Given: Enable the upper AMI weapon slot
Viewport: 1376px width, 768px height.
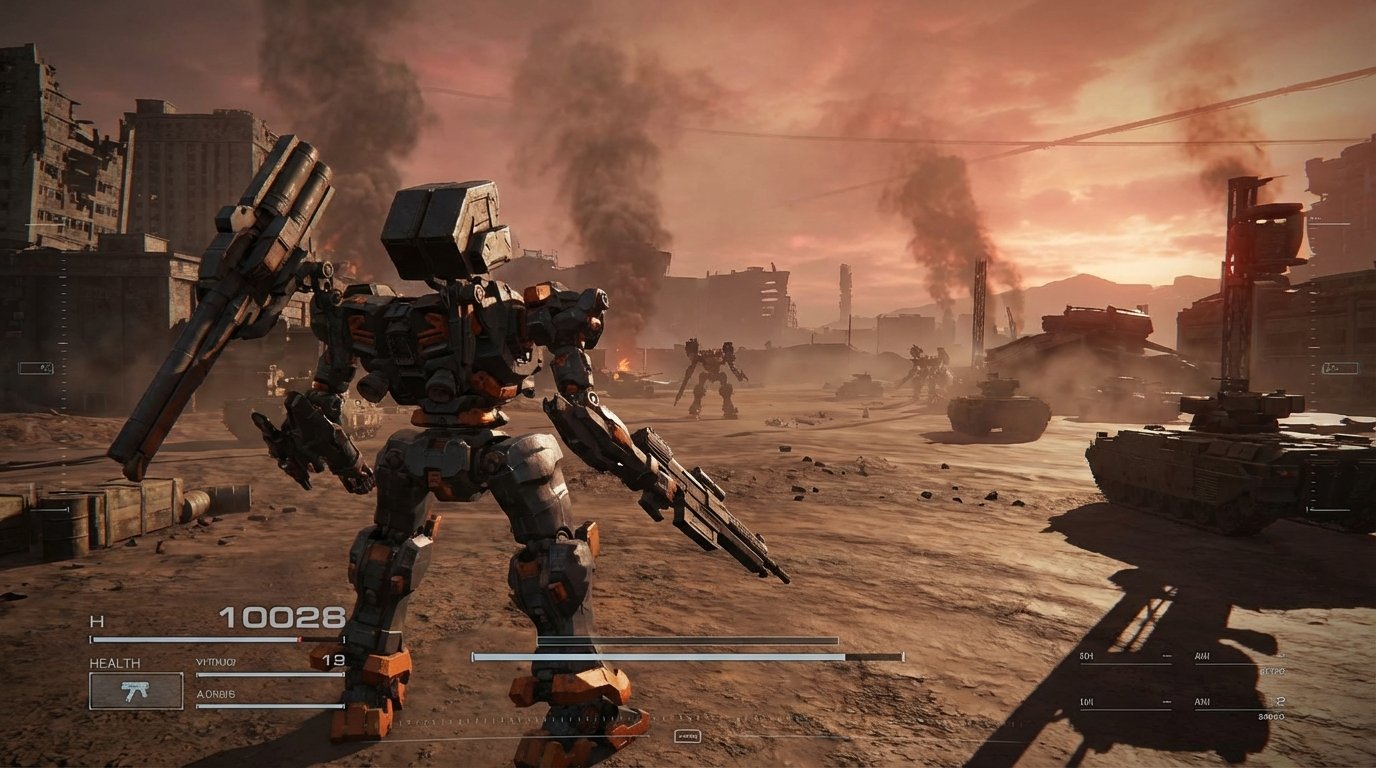Looking at the screenshot, I should (x=1202, y=656).
